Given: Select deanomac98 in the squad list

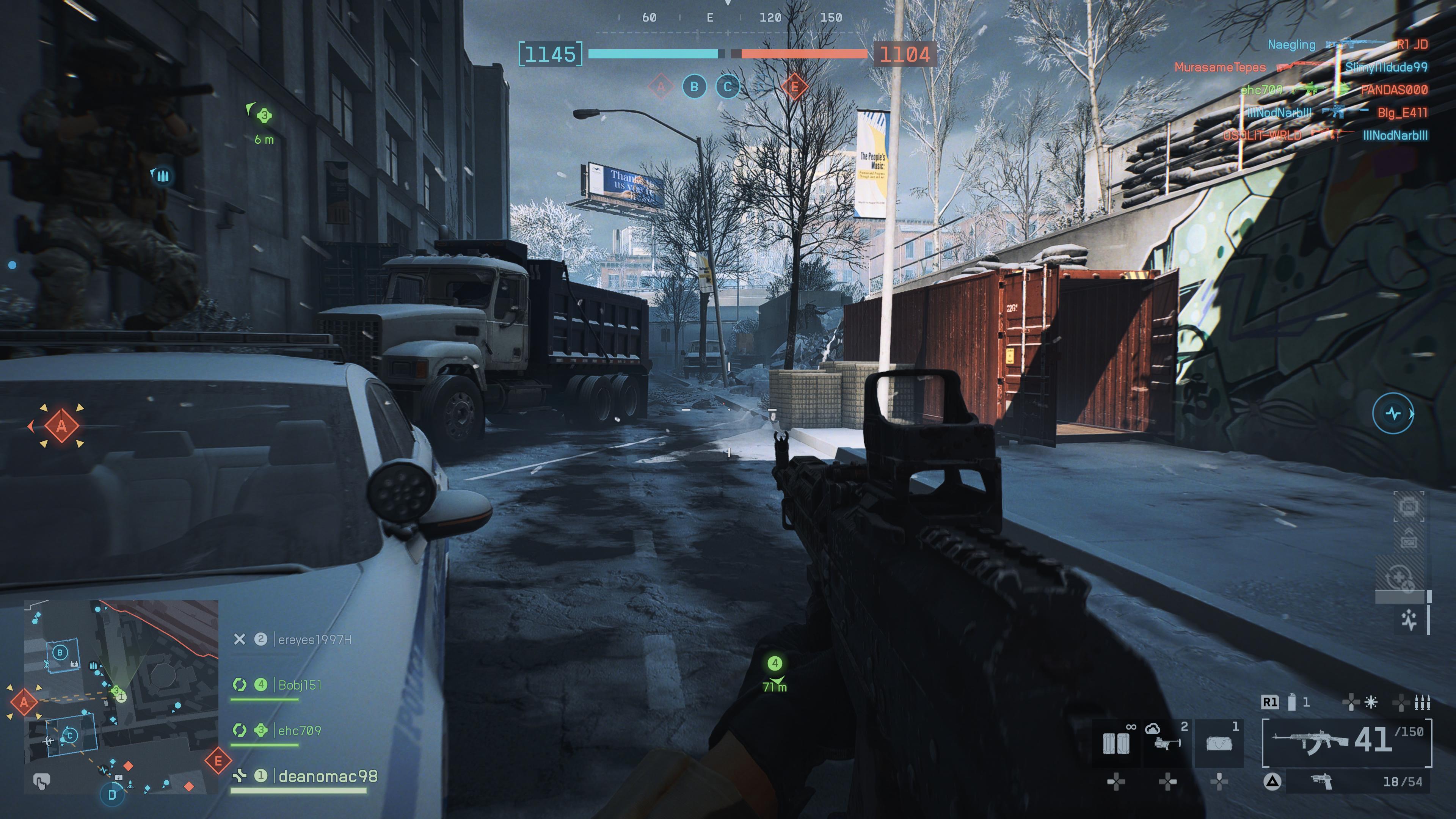Looking at the screenshot, I should point(328,777).
